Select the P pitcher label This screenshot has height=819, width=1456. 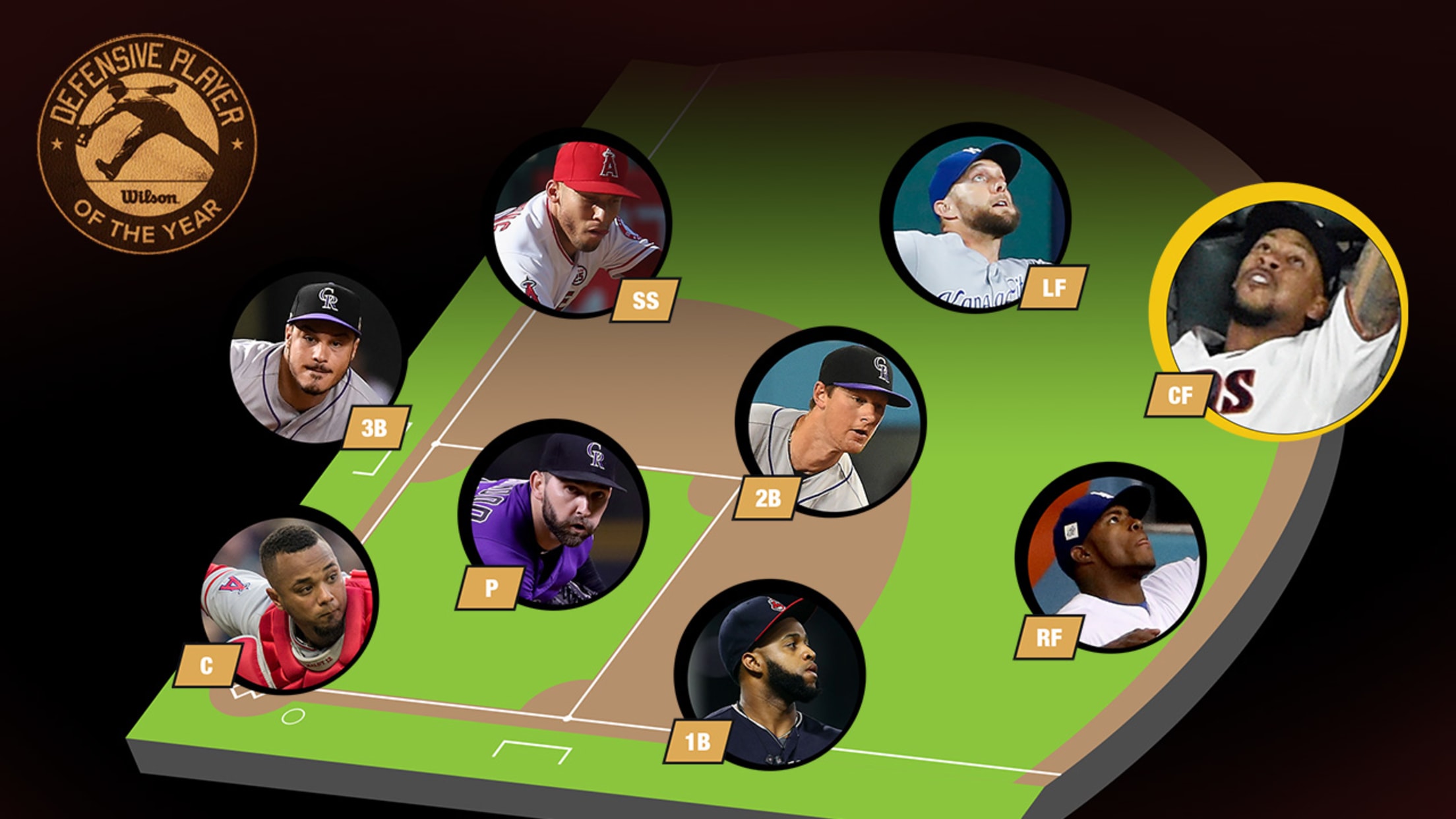(x=491, y=587)
